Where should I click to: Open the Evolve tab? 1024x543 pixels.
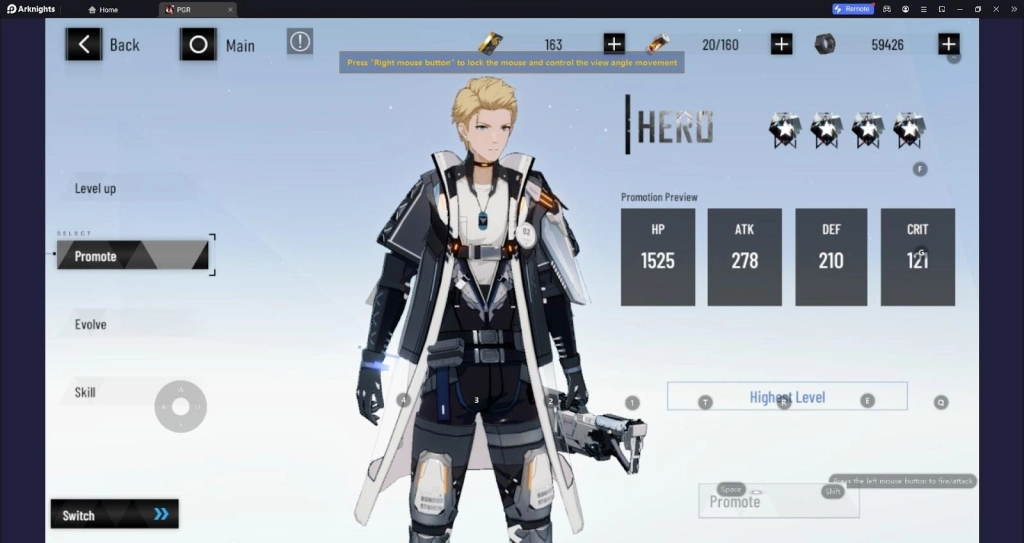91,324
